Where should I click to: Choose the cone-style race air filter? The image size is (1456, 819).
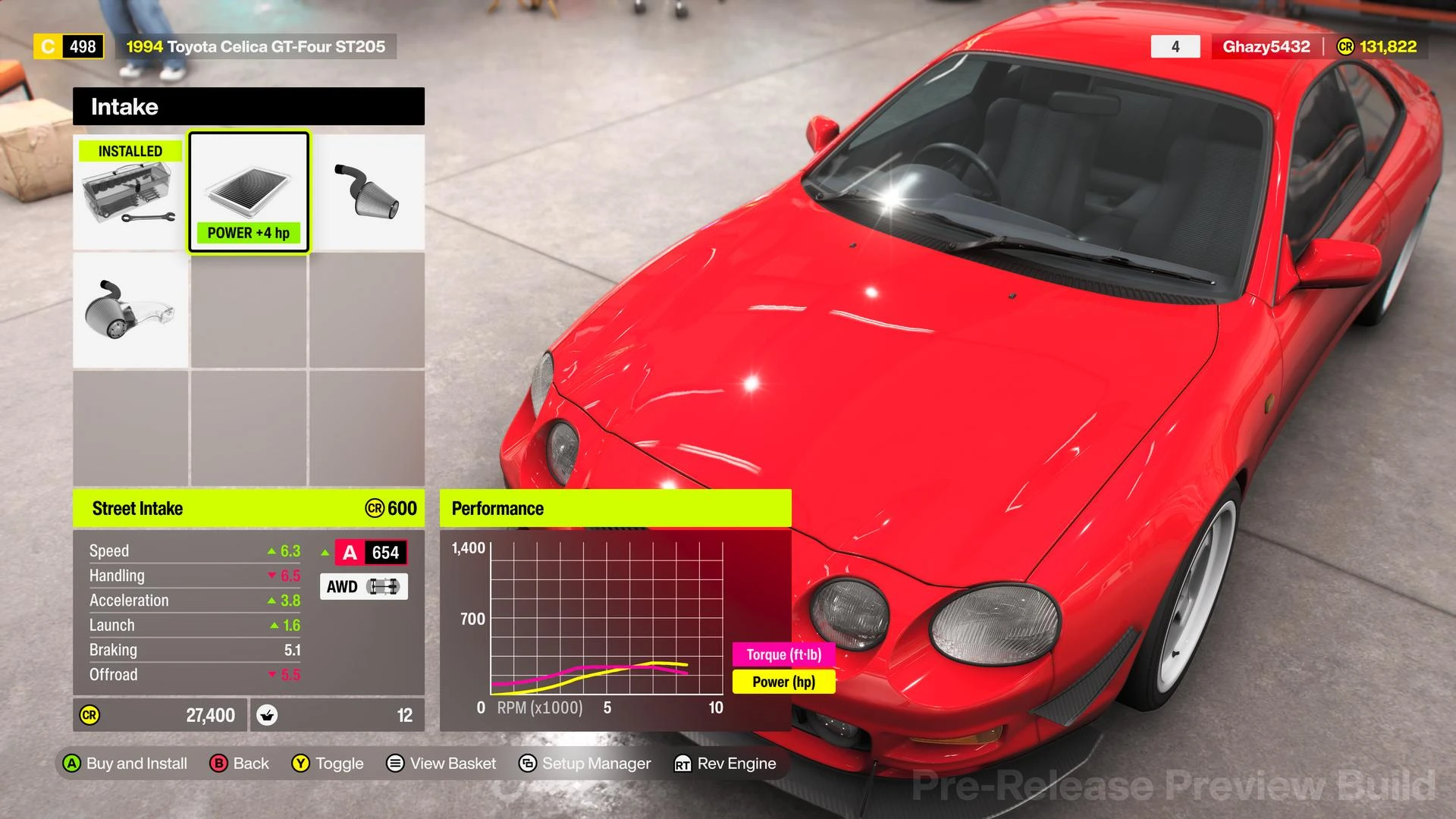coord(366,192)
